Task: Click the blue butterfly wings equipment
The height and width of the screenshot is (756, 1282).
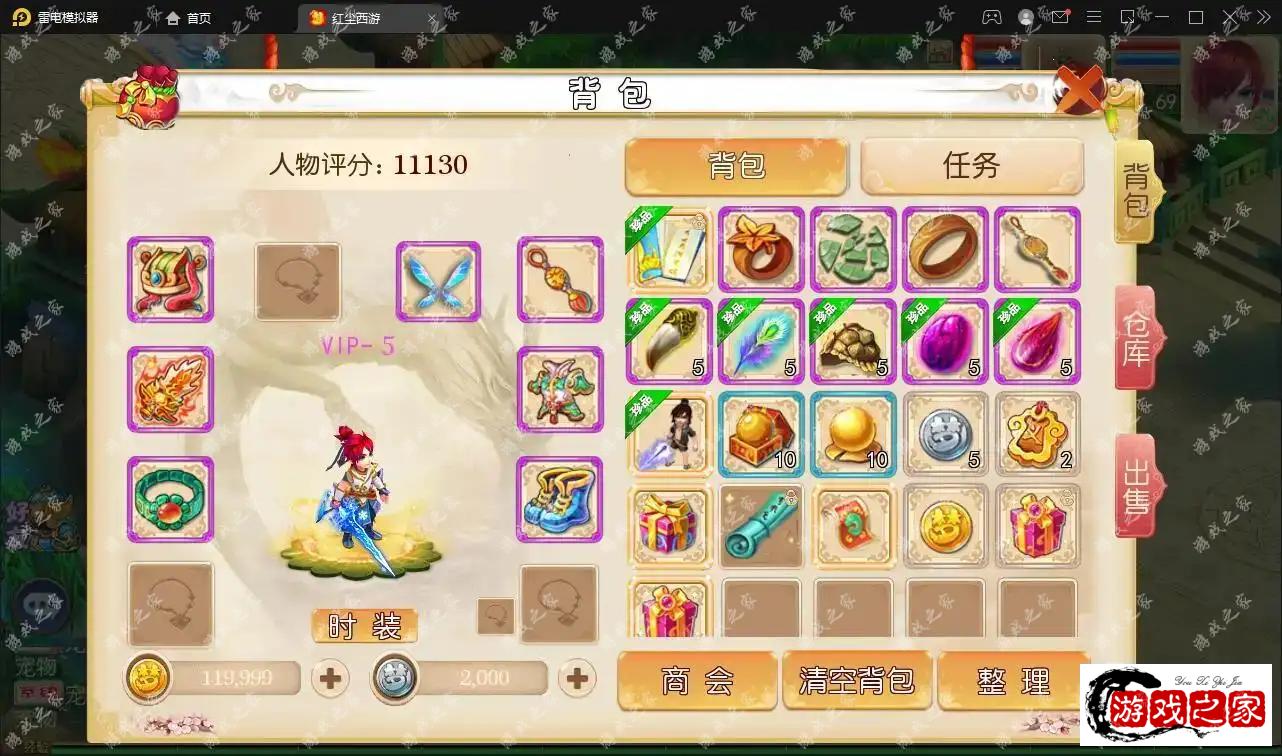Action: coord(437,280)
